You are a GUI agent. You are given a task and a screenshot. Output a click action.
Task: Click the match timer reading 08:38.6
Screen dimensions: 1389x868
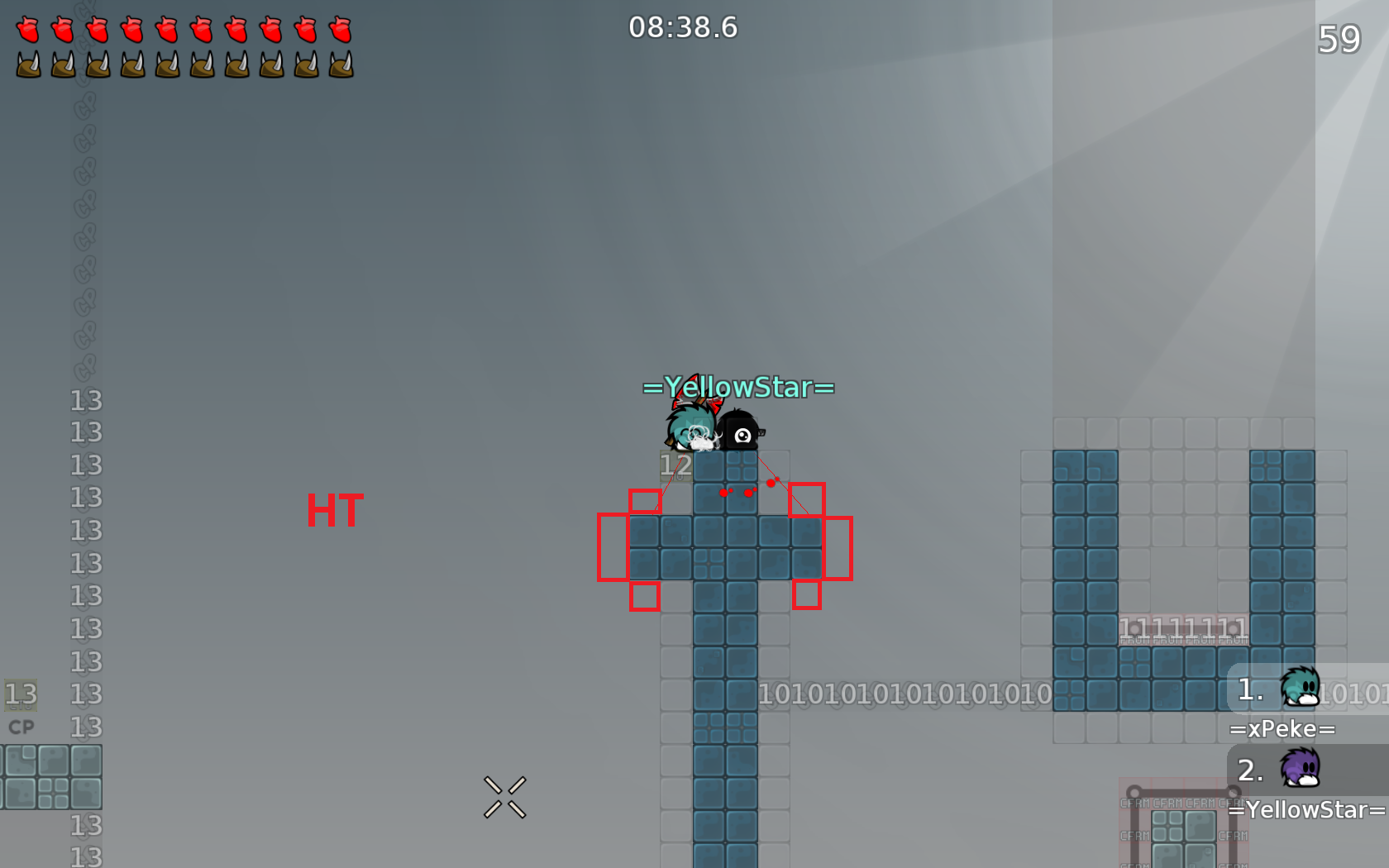click(683, 27)
